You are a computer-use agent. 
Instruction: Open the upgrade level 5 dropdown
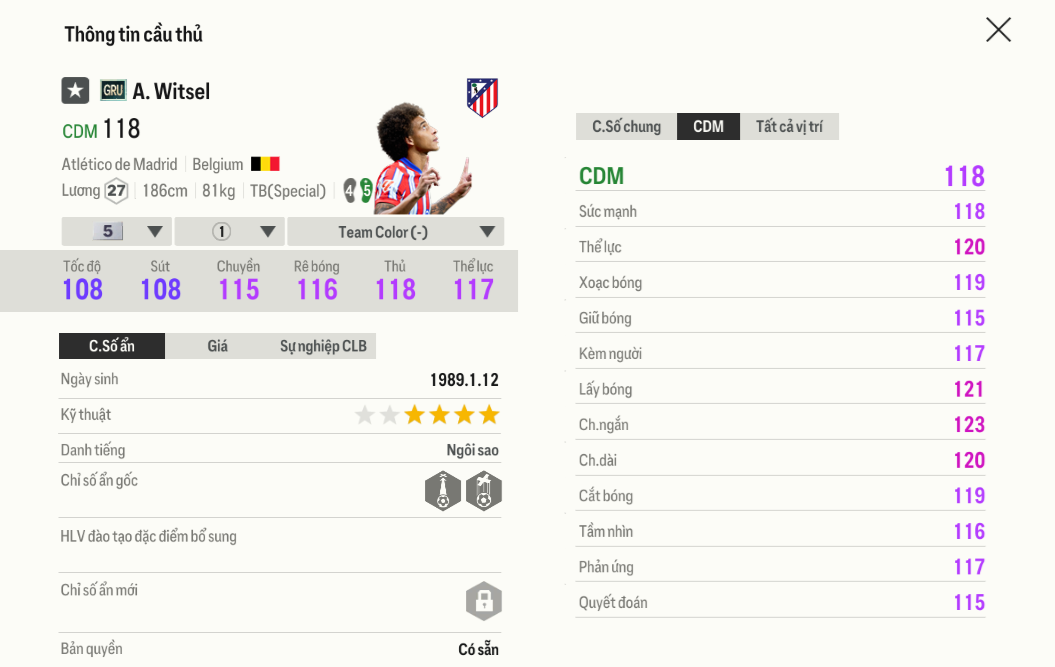point(117,232)
